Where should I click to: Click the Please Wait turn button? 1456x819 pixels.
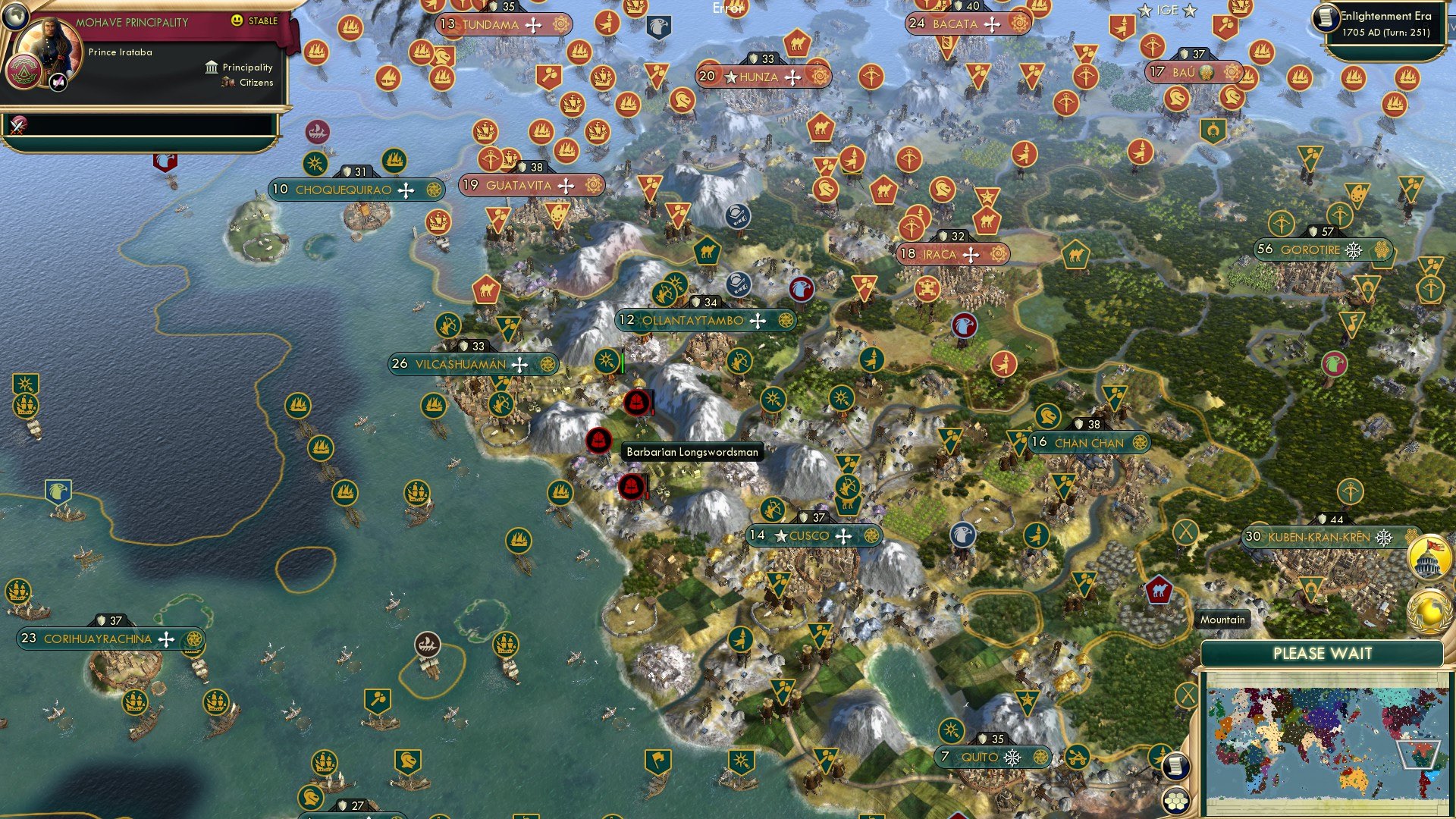(x=1322, y=654)
